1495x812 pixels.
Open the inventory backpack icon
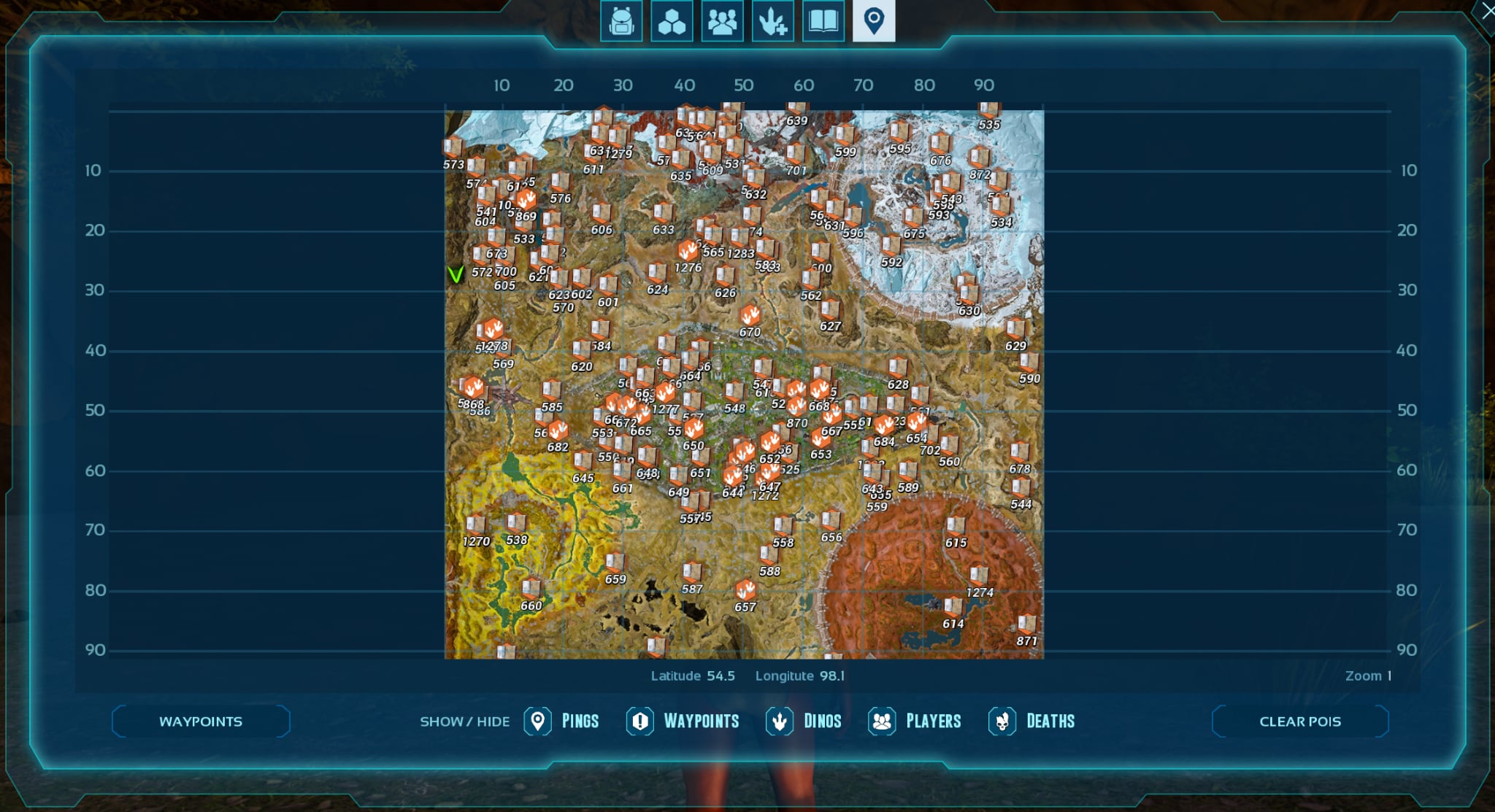(620, 21)
